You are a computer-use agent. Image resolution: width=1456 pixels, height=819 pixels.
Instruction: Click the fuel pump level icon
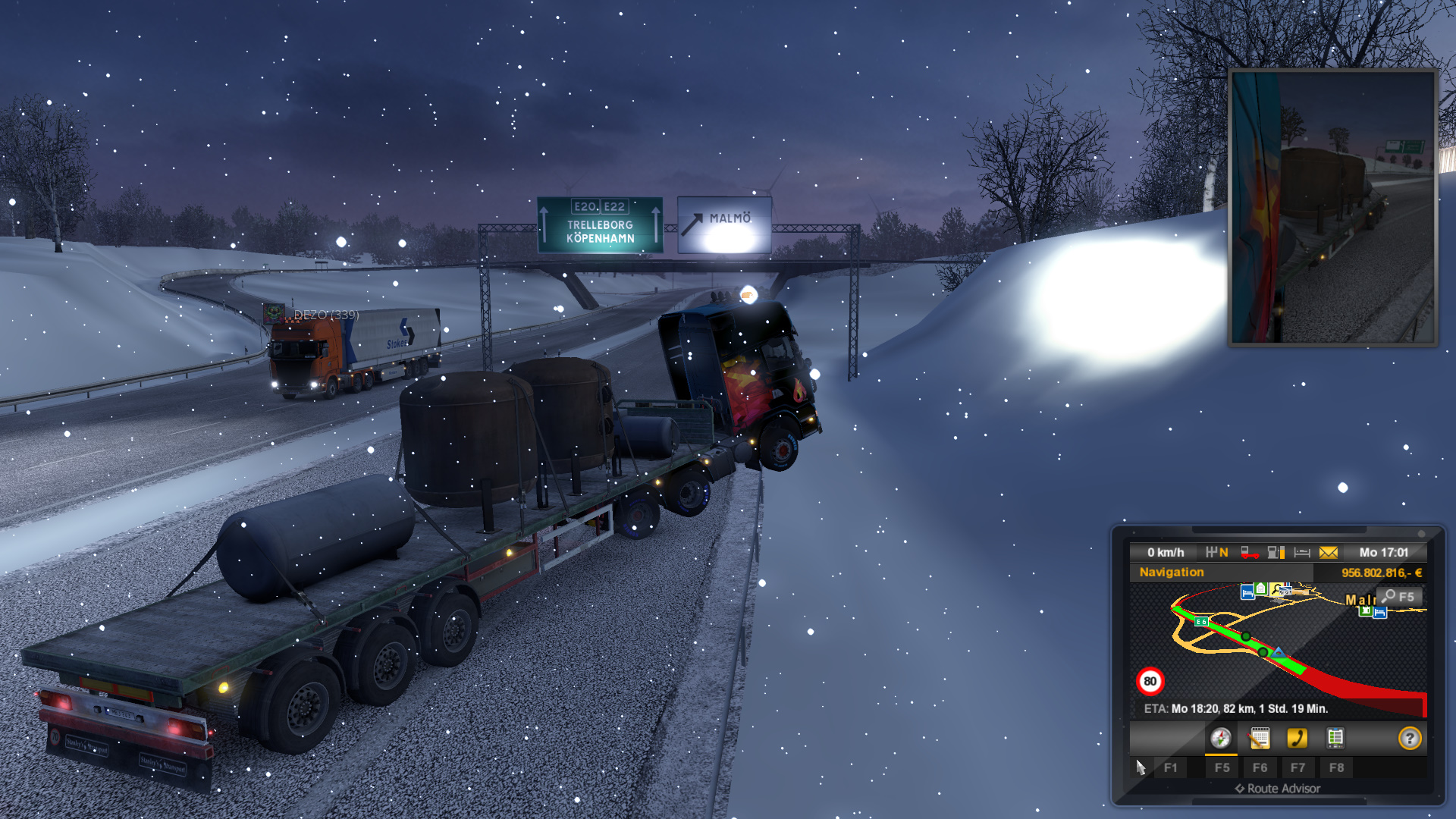[1276, 553]
